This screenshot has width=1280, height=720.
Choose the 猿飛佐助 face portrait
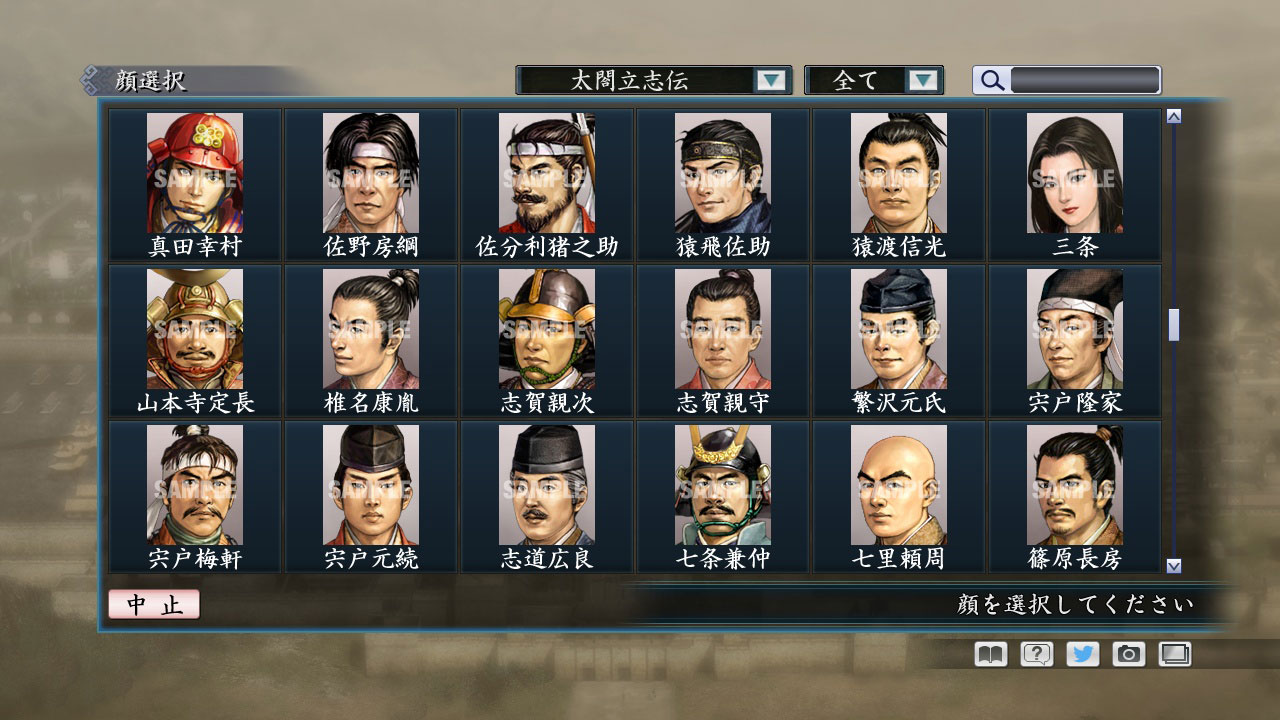click(721, 175)
